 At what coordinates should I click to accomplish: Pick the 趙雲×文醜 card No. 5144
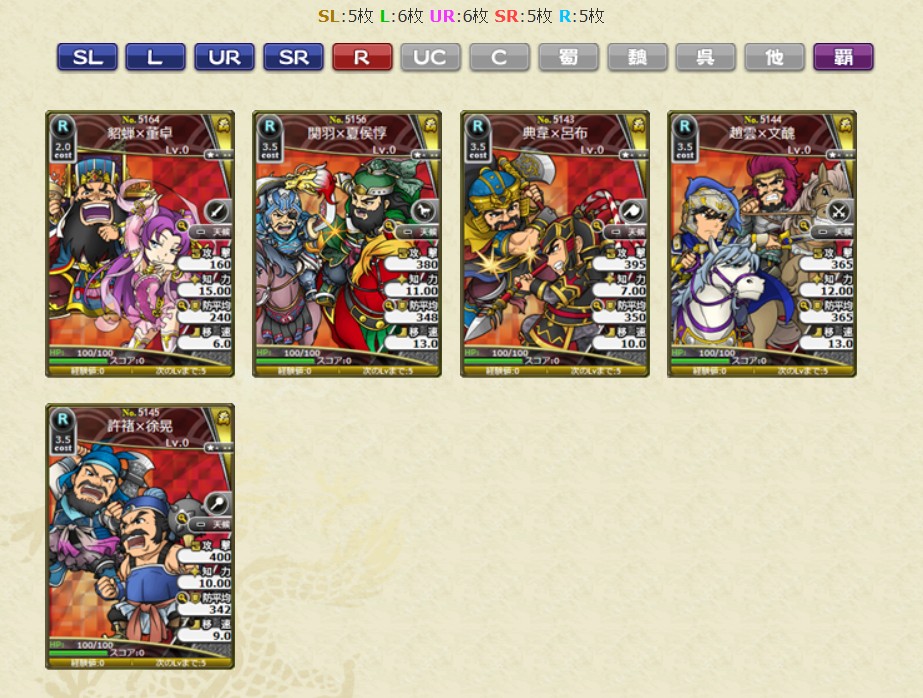761,244
